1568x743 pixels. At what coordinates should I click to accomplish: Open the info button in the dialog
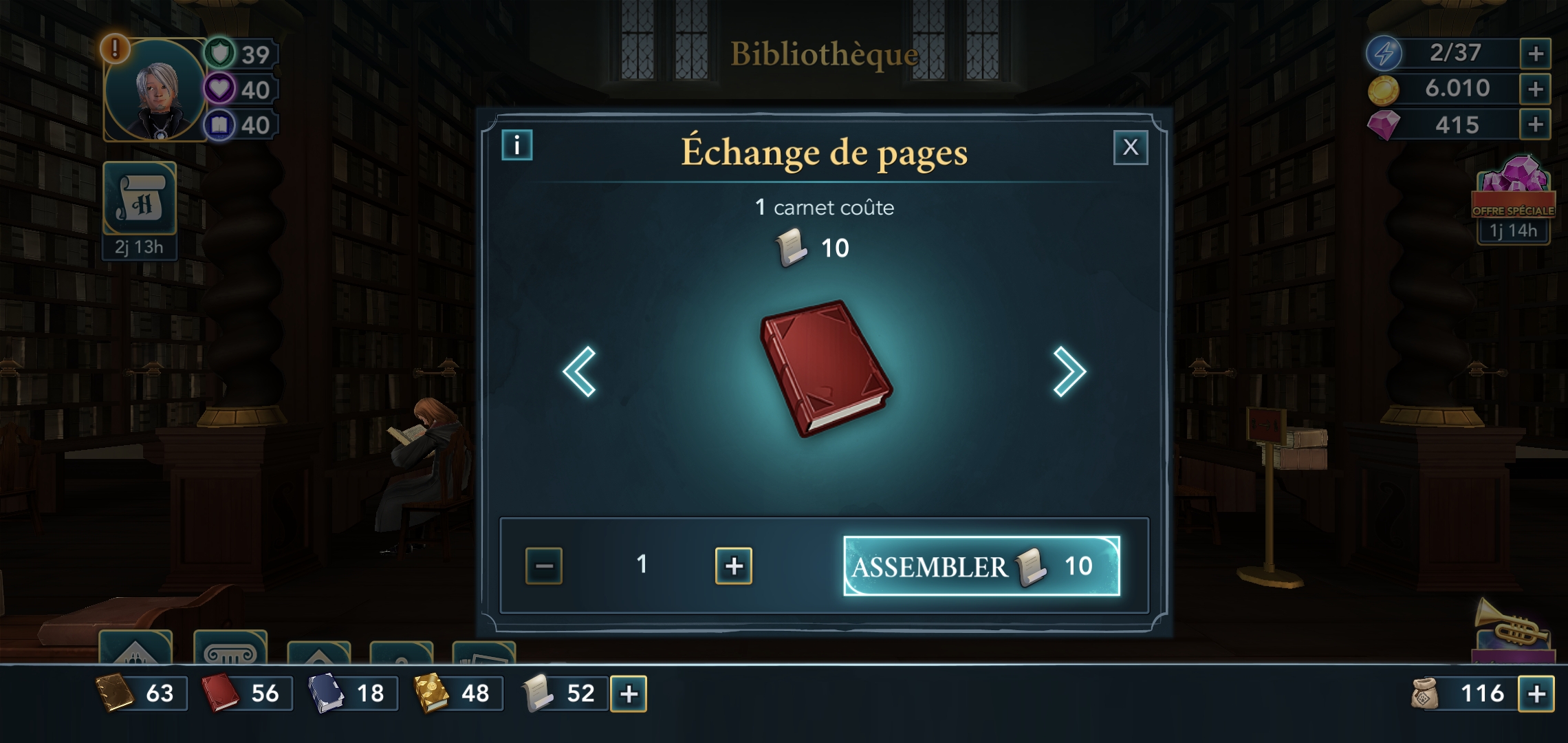(x=517, y=145)
